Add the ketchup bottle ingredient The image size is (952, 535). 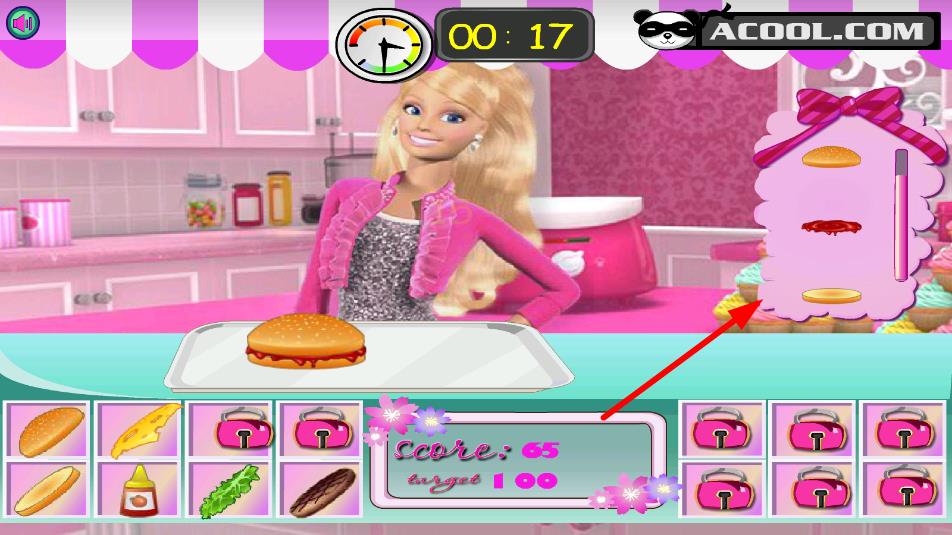137,490
